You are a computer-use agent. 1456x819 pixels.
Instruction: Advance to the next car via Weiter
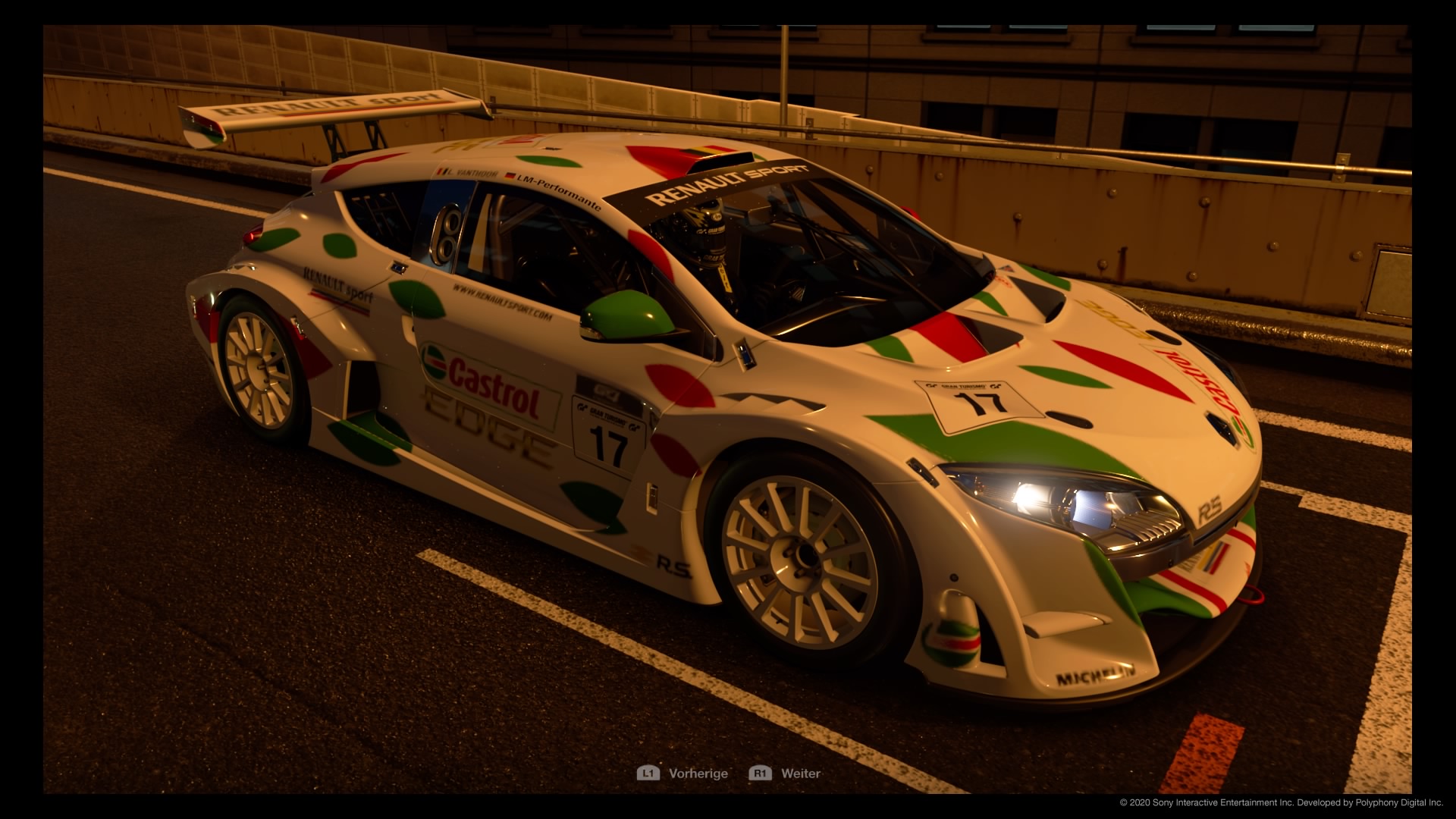(800, 773)
